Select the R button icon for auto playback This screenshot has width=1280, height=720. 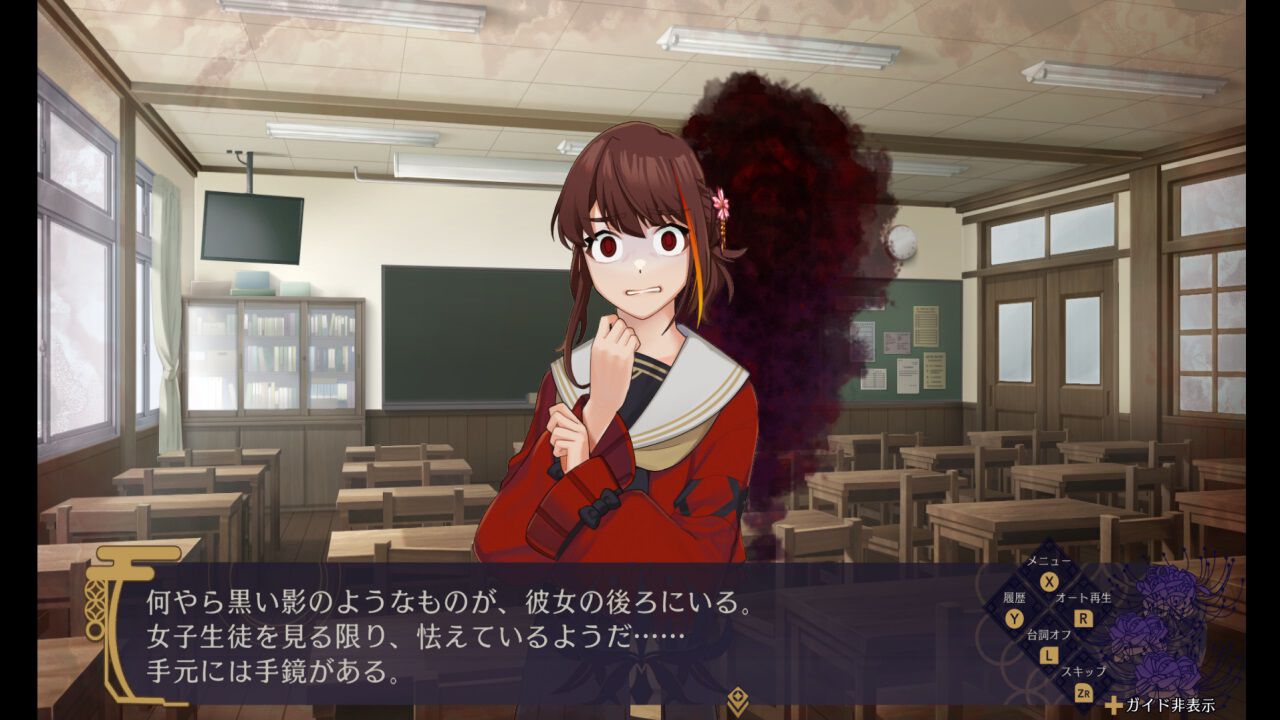[x=1083, y=618]
